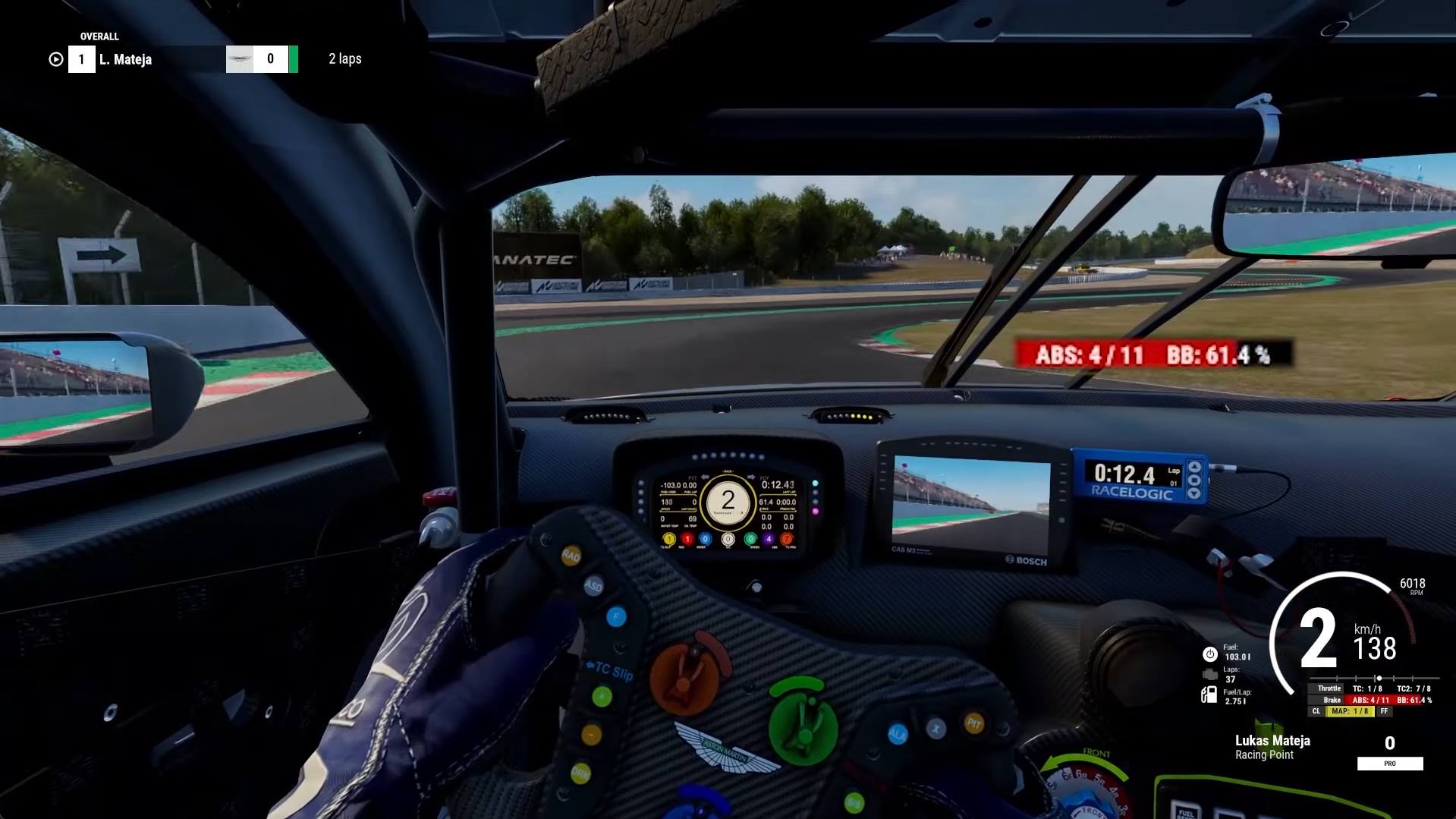Click the play circle icon beside position 1
Viewport: 1456px width, 819px height.
[55, 59]
